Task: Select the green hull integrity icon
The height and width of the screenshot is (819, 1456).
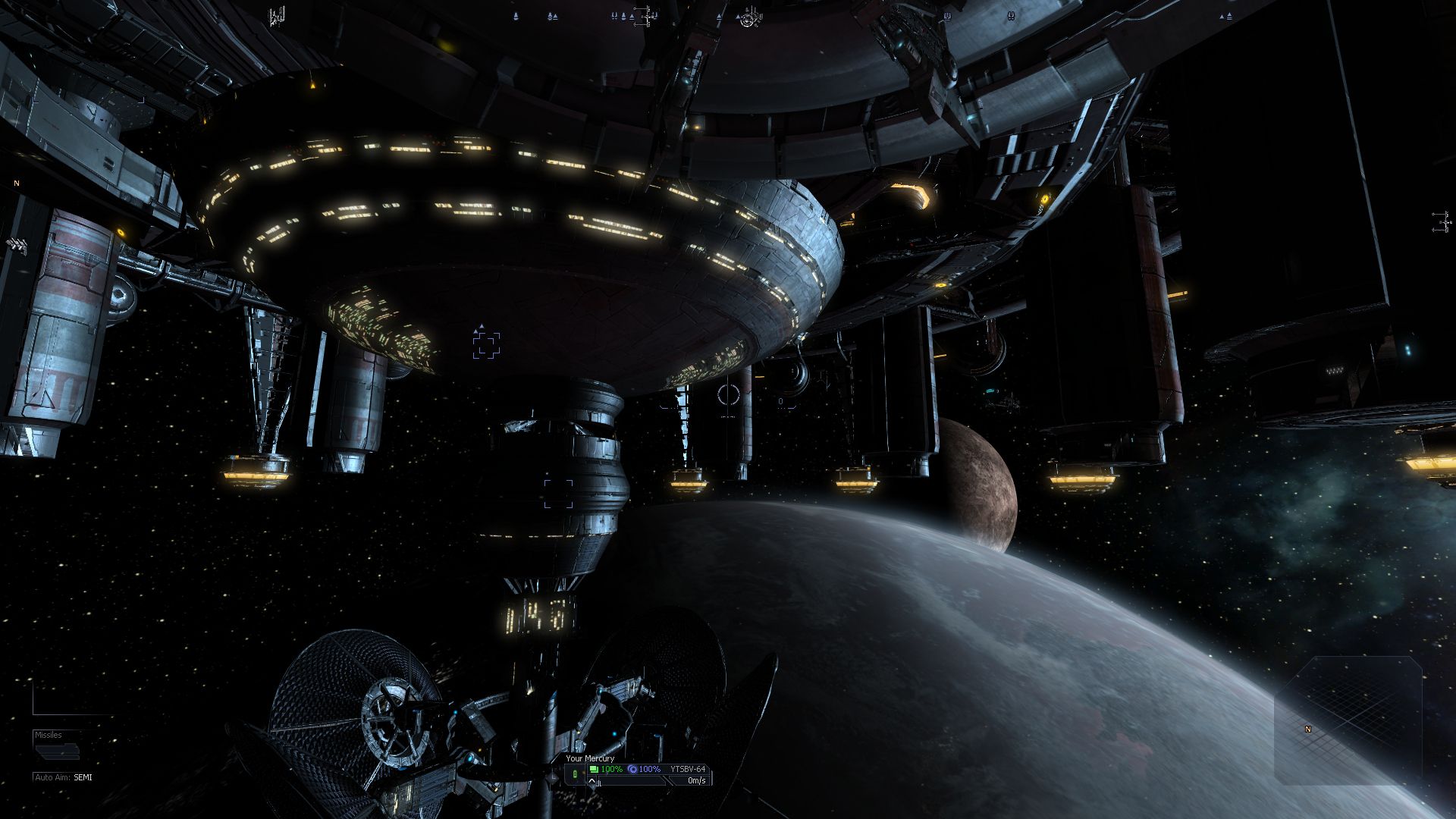Action: [x=594, y=769]
